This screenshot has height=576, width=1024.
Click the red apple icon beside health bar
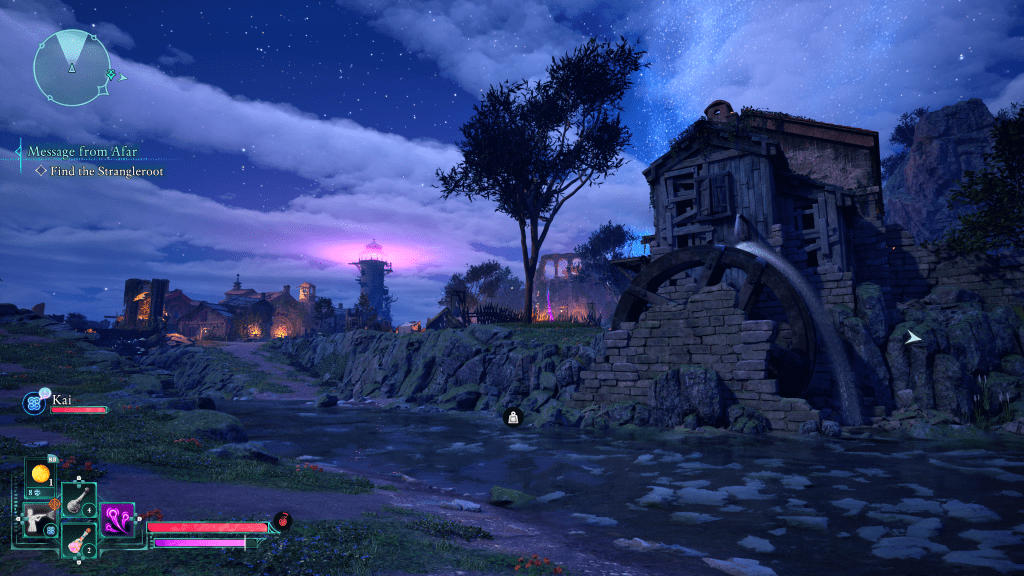(x=282, y=520)
